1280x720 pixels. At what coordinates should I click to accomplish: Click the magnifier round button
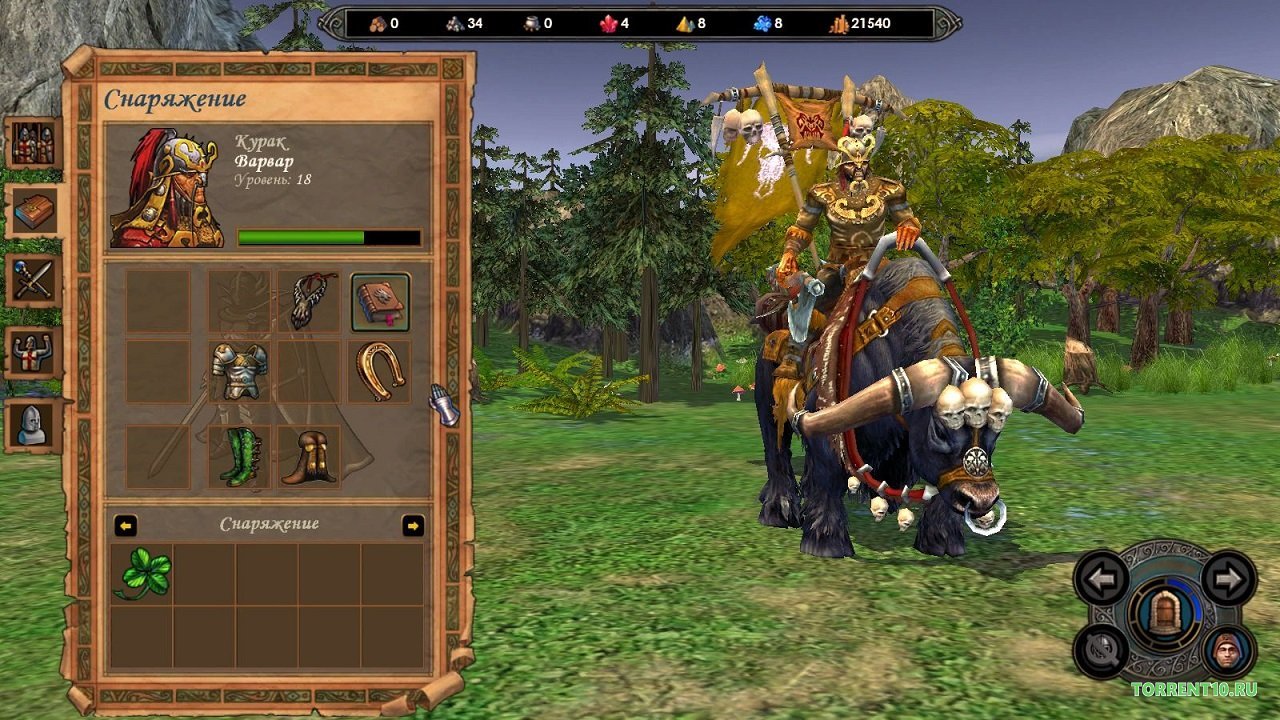(1100, 651)
